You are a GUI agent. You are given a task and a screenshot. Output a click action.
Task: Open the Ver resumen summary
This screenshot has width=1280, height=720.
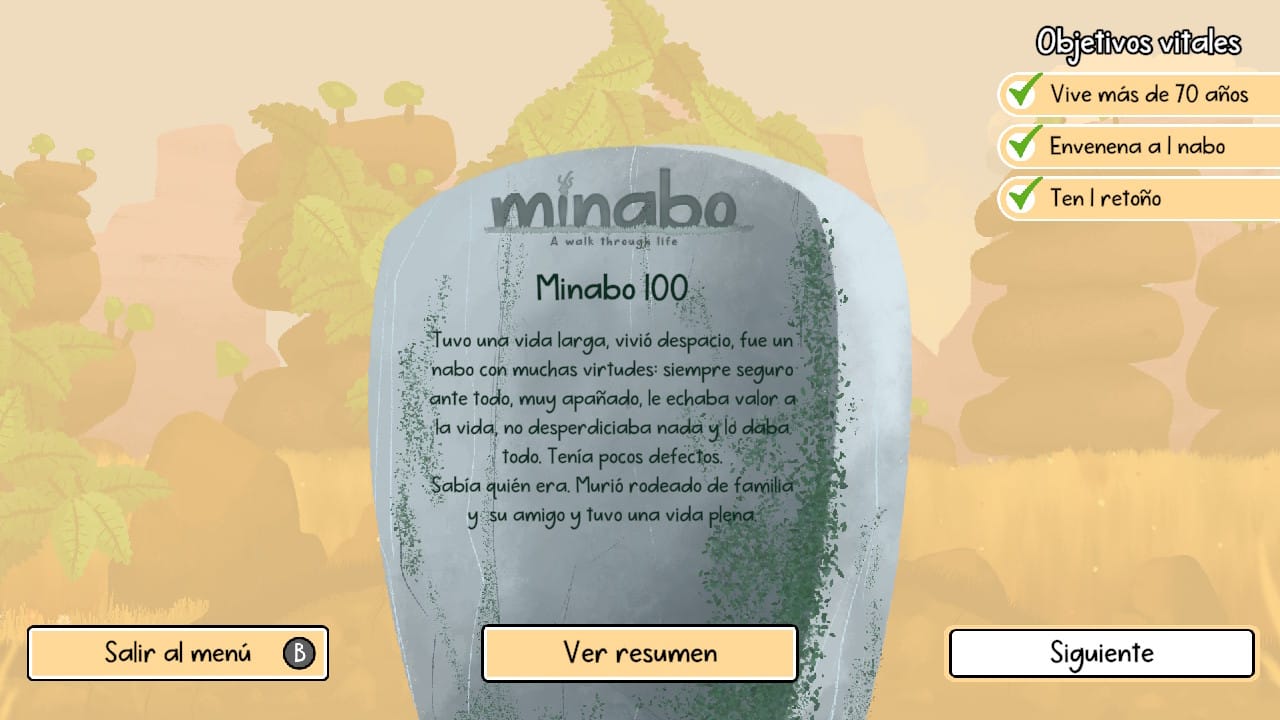[640, 654]
